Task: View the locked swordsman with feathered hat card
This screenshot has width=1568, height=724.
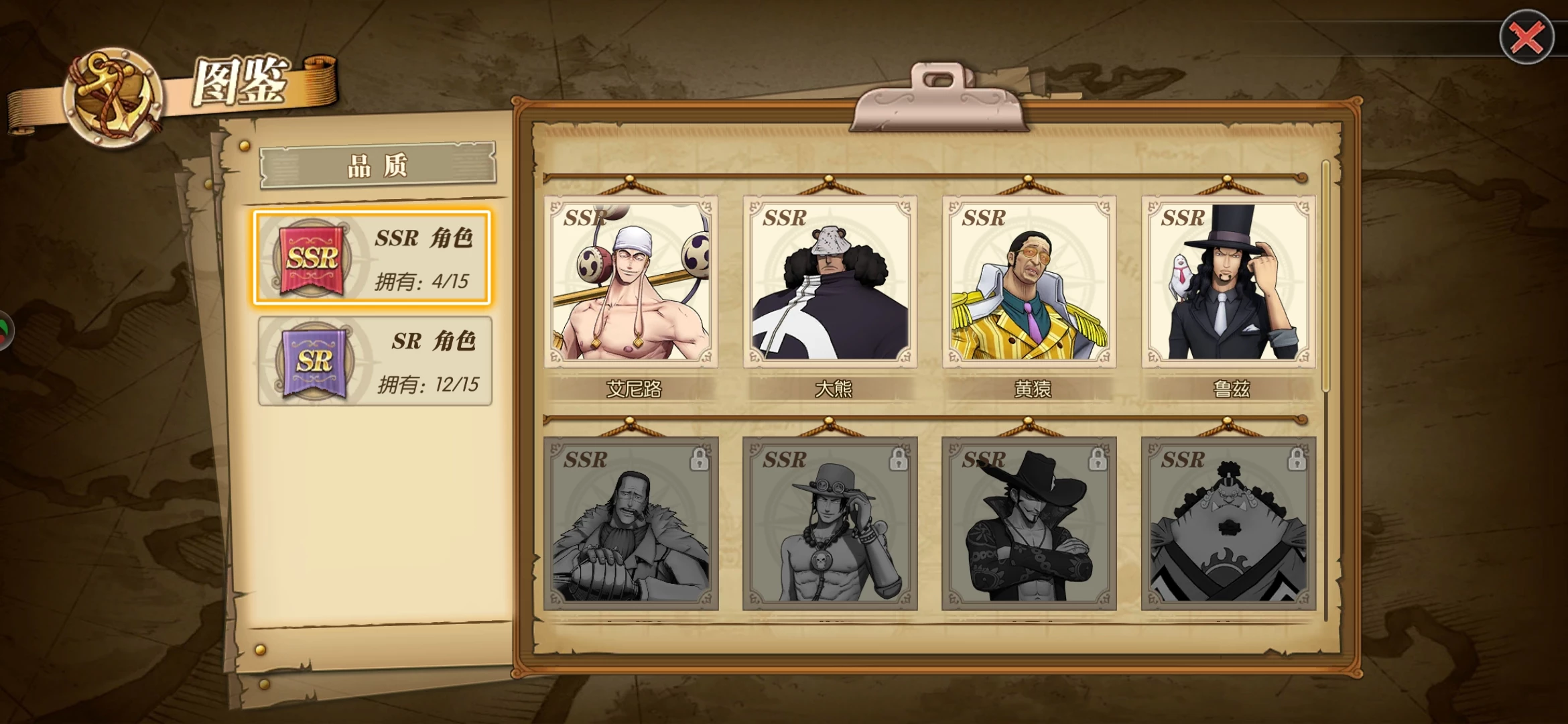Action: coord(1029,524)
